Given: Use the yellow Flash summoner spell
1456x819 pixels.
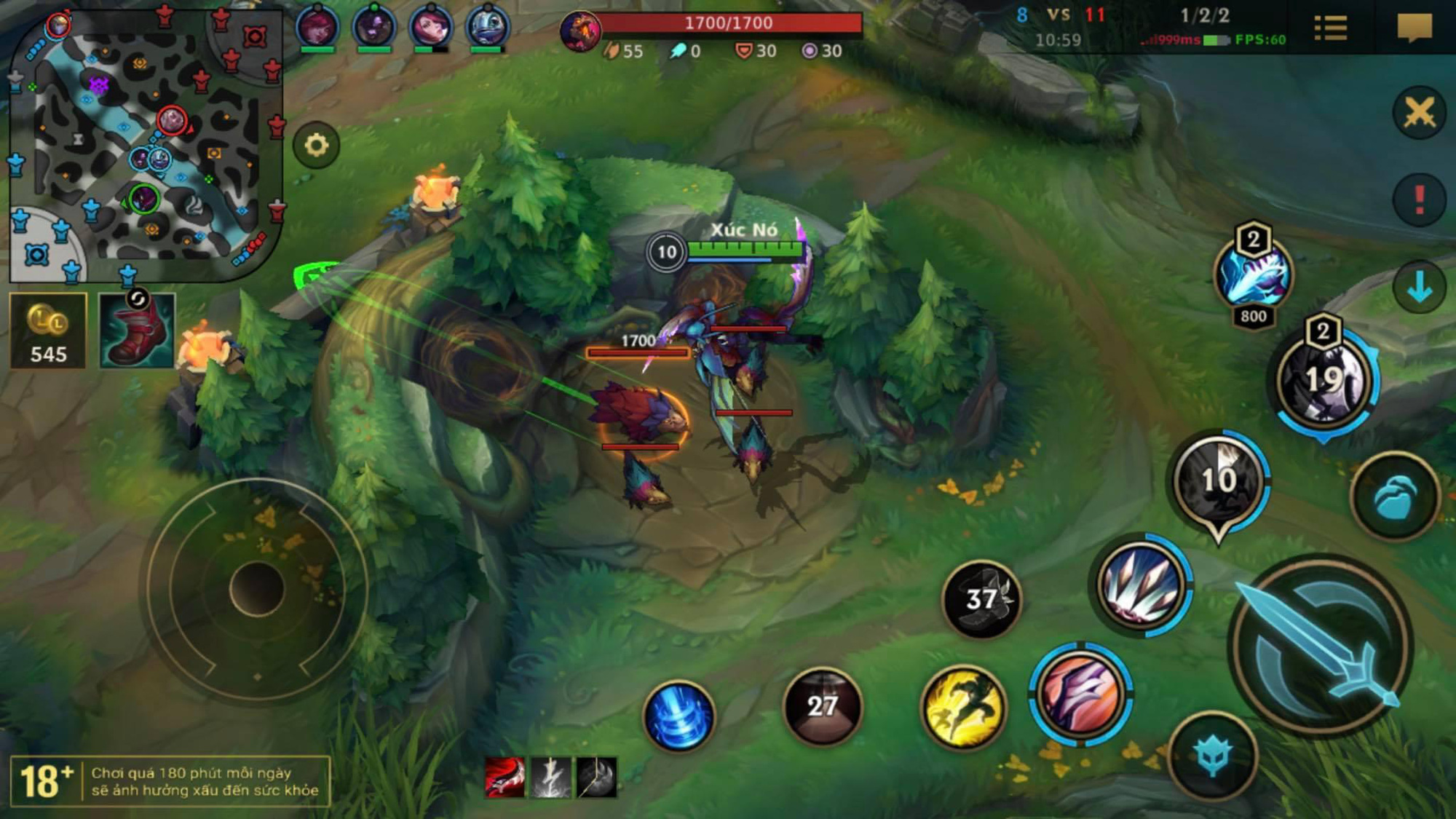Looking at the screenshot, I should click(x=963, y=706).
